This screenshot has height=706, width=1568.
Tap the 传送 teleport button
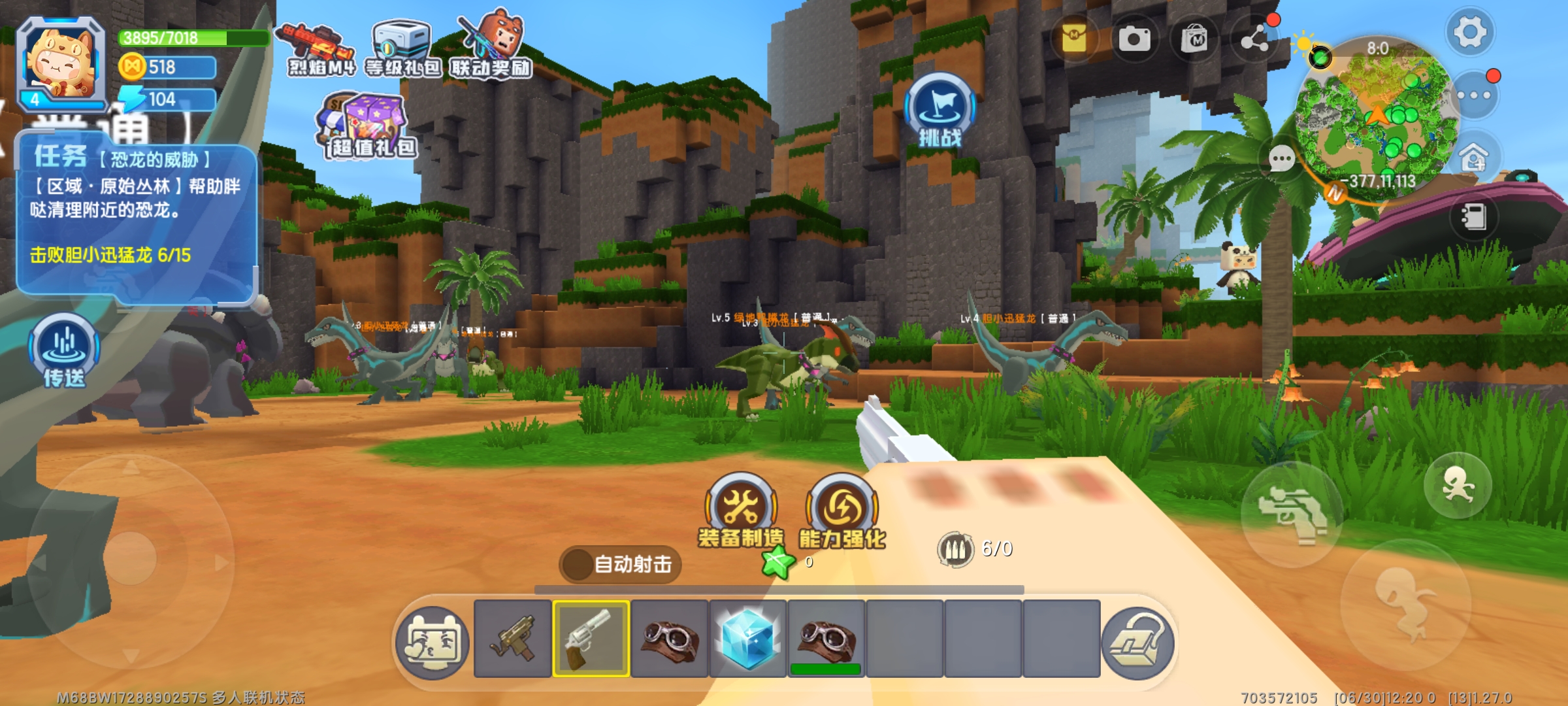64,351
